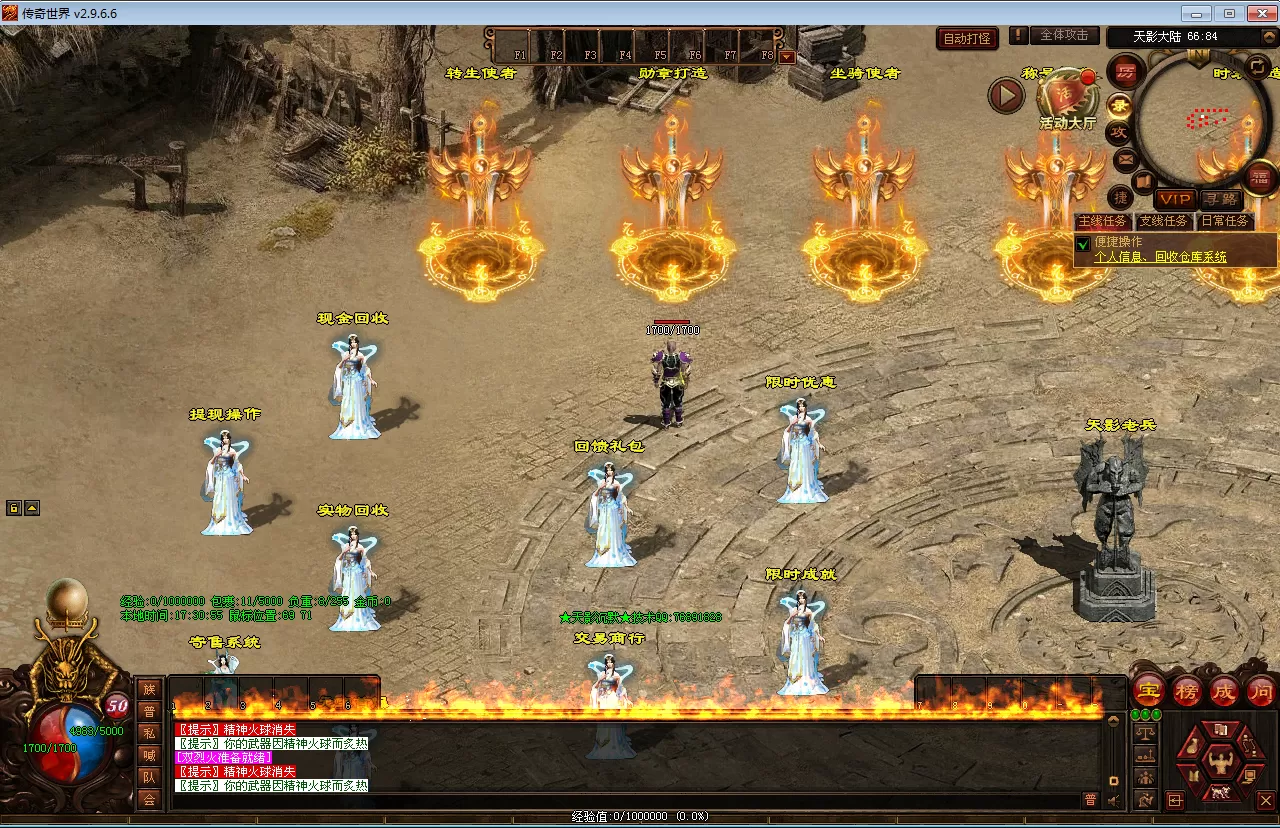Minimize the game window
Image resolution: width=1280 pixels, height=828 pixels.
coord(1197,13)
